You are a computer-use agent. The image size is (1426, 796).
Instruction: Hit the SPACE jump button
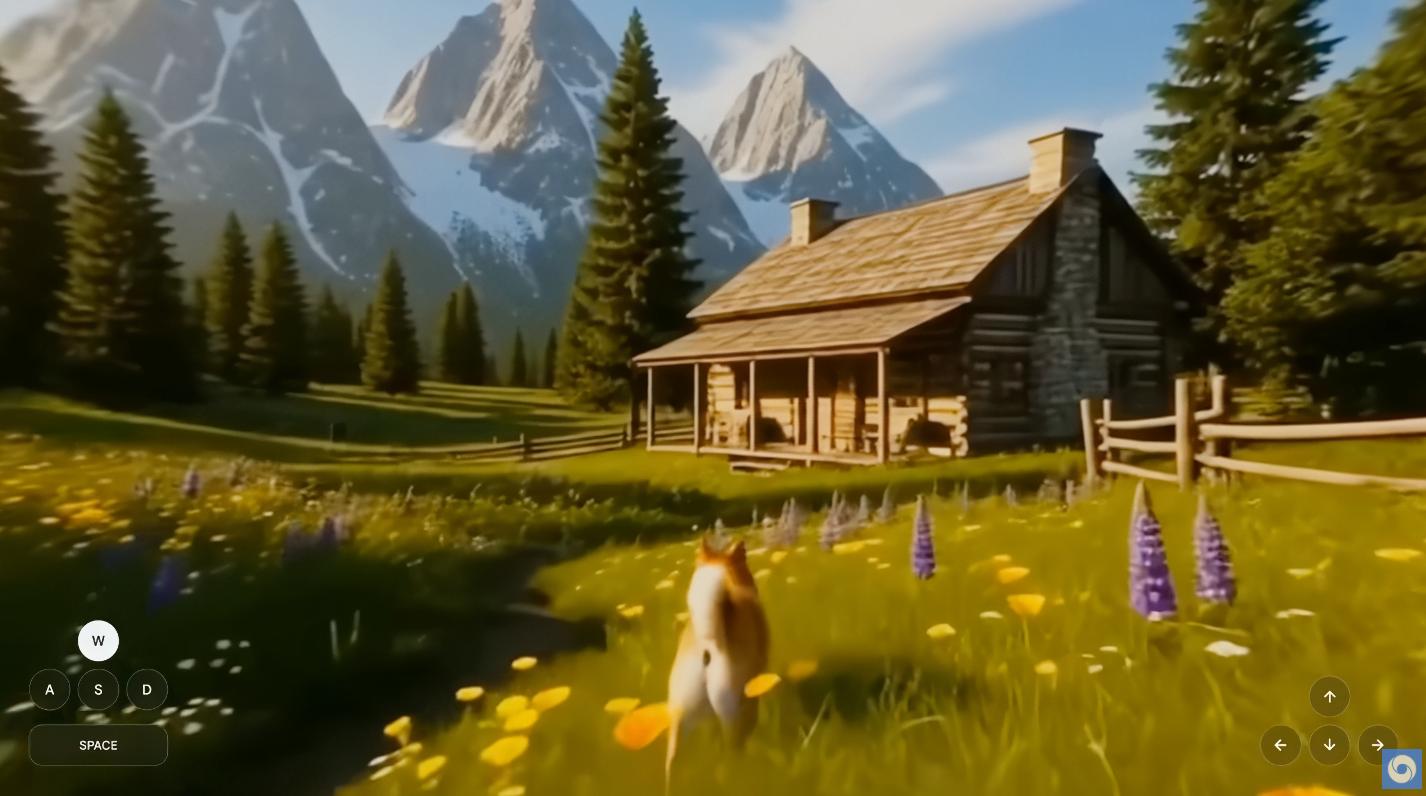coord(98,745)
